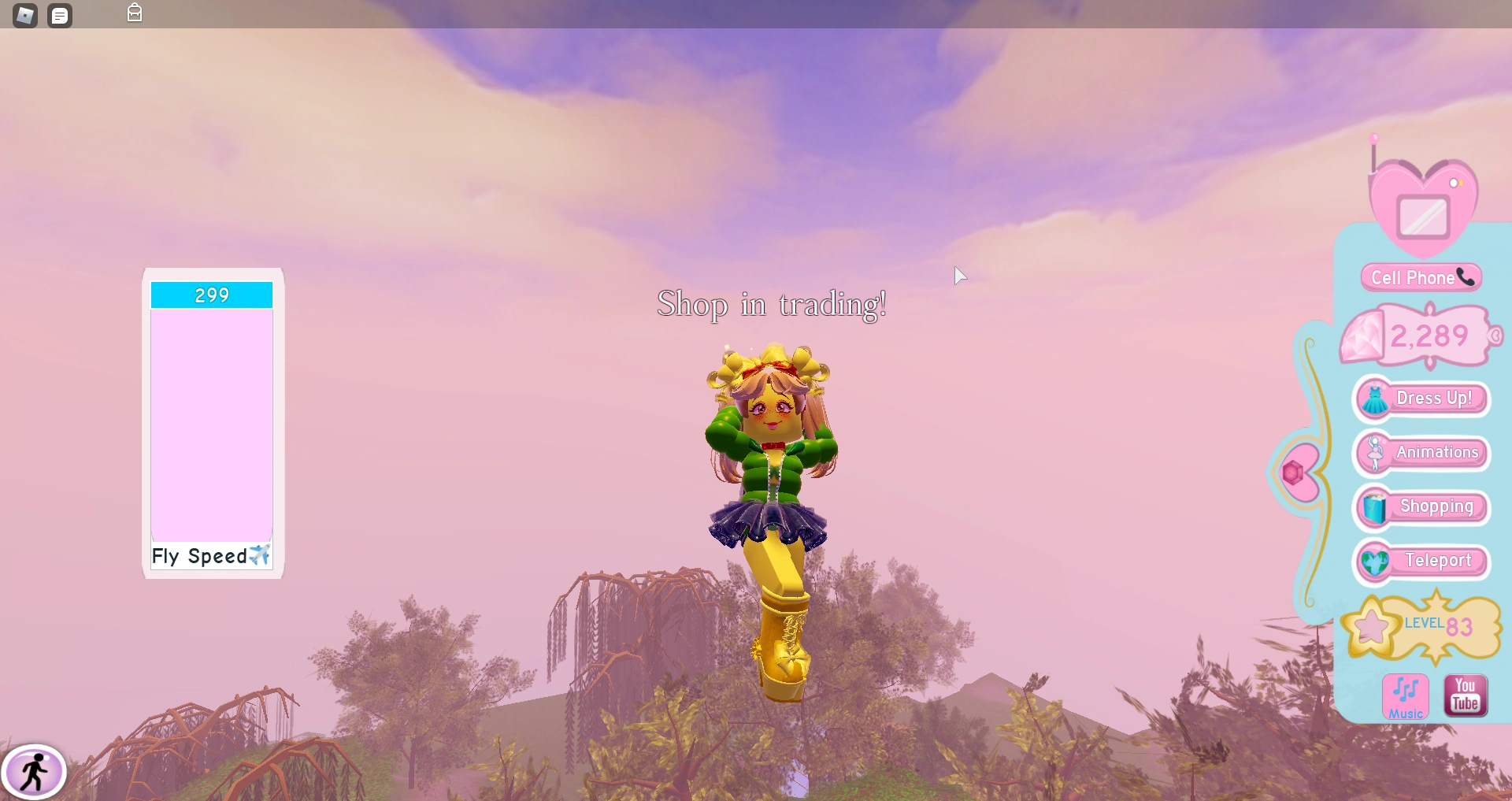Open the chat bubble icon
1512x801 pixels.
pyautogui.click(x=60, y=15)
